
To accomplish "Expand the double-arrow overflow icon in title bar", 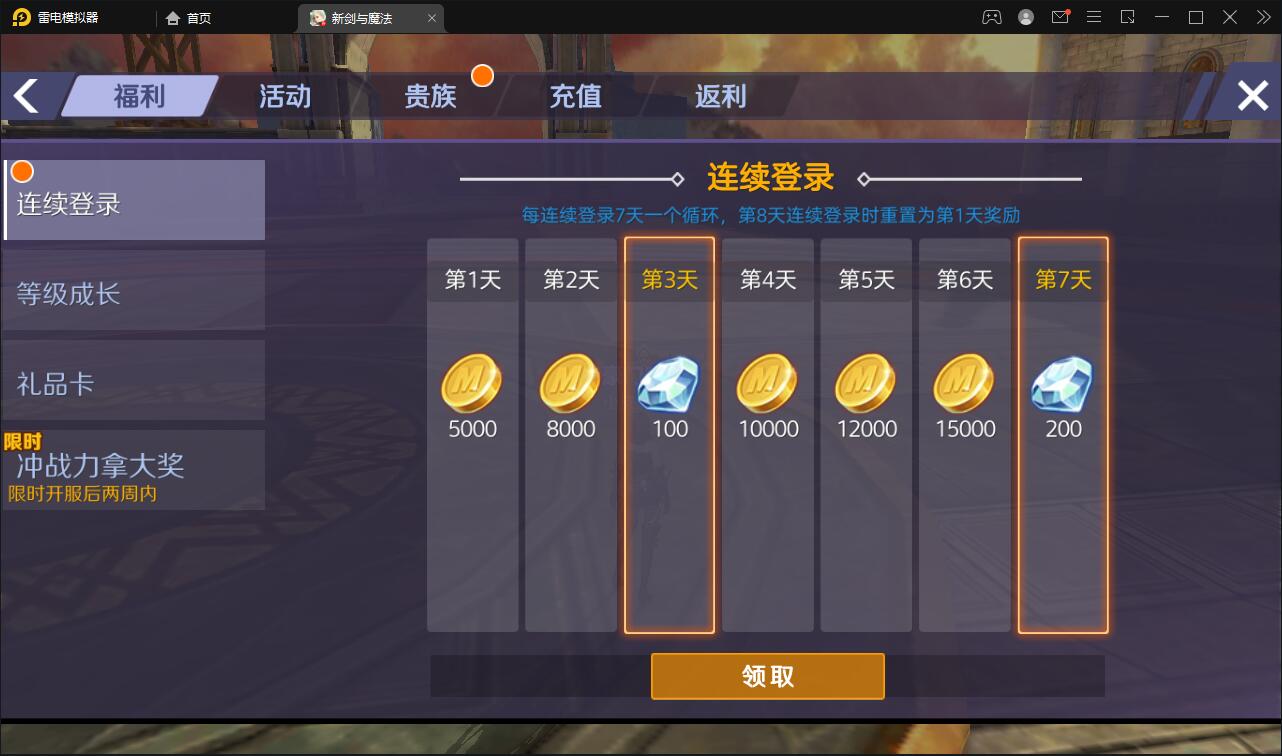I will [x=1263, y=17].
